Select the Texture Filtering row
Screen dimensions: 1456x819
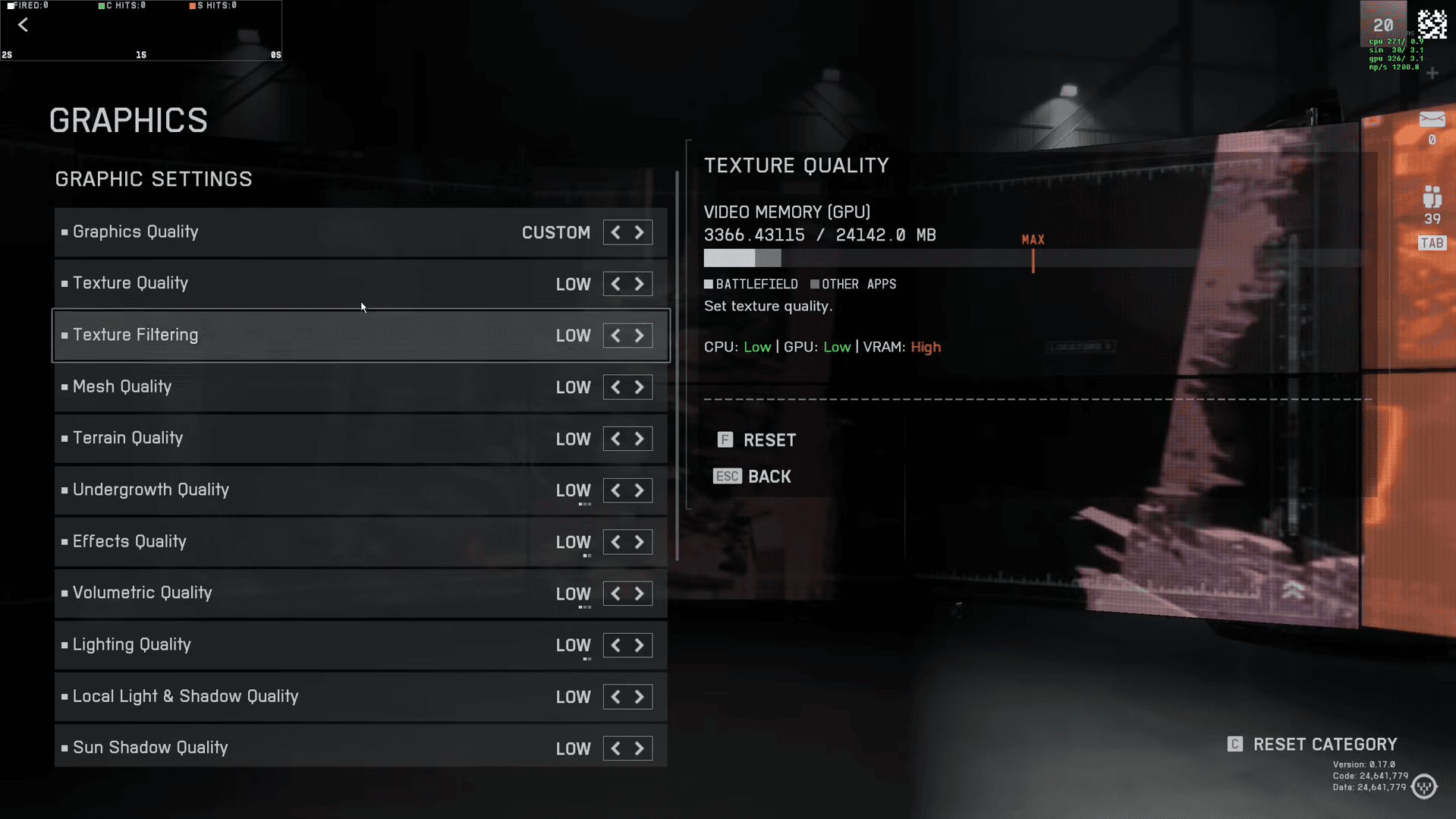tap(303, 335)
